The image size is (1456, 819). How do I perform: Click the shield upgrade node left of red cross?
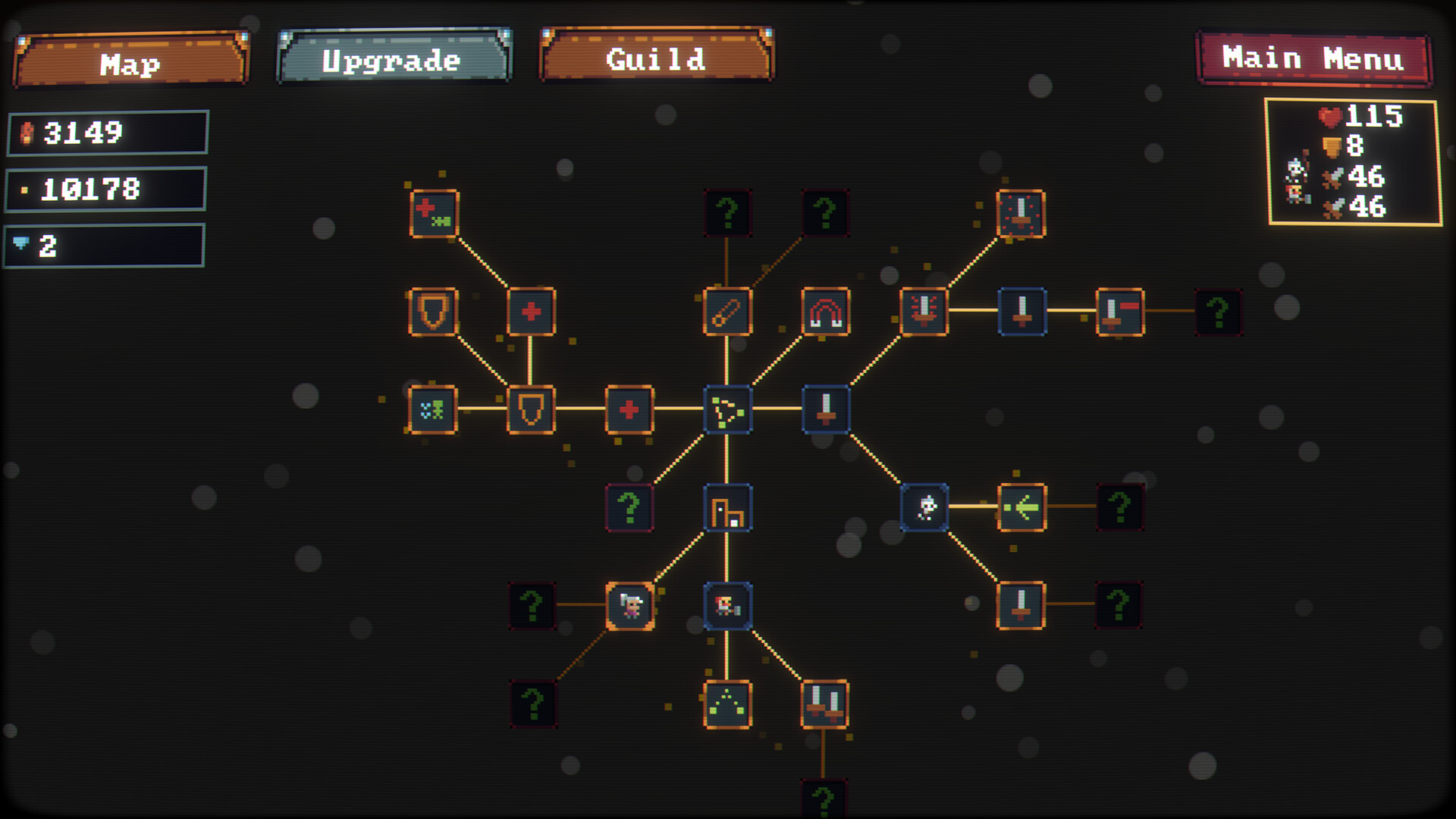(531, 410)
